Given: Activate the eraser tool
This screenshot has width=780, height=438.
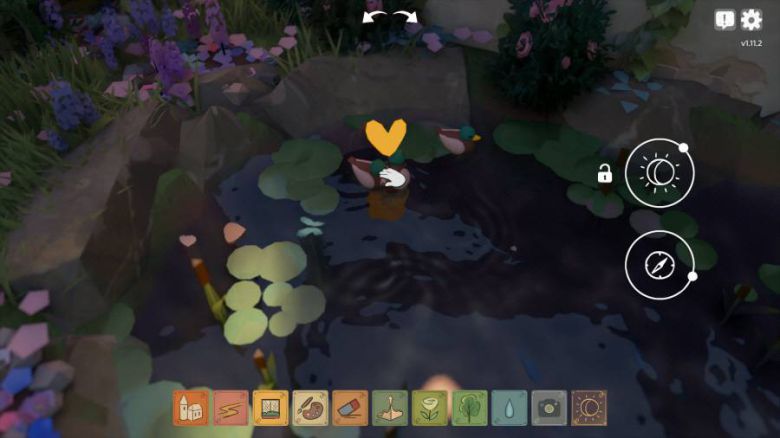Looking at the screenshot, I should 350,408.
